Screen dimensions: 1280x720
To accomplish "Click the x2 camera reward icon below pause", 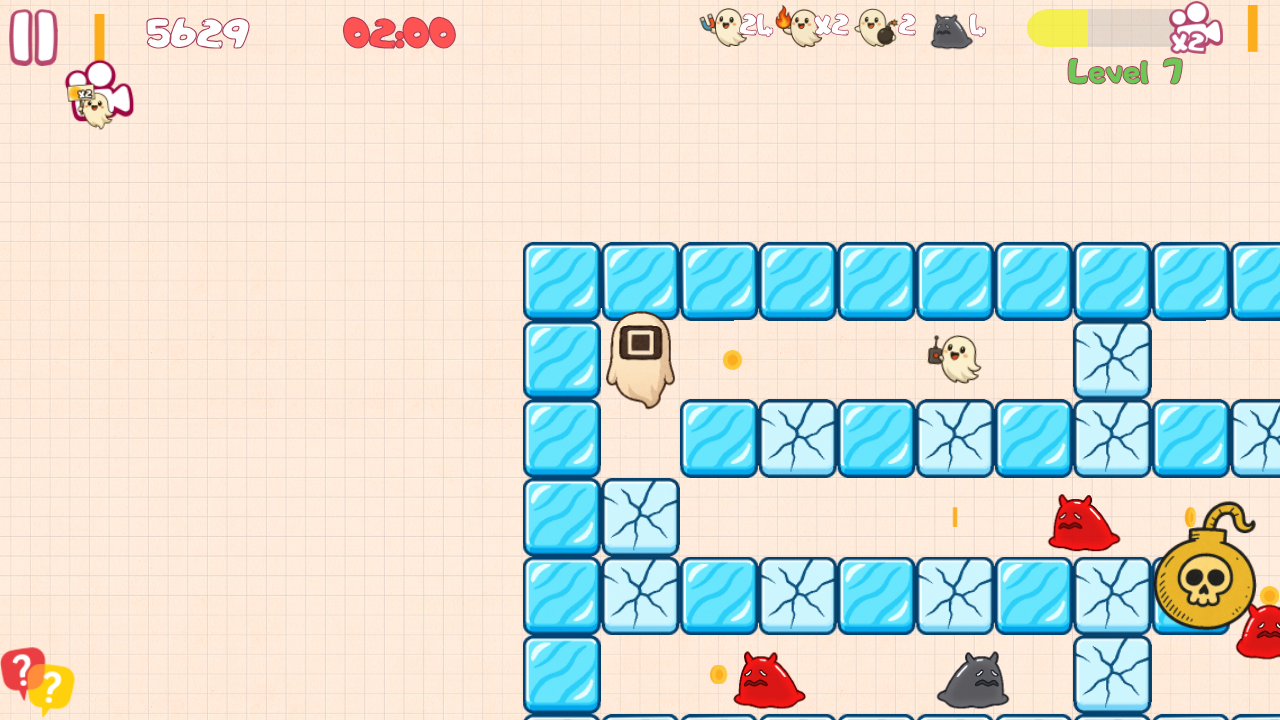I will click(x=98, y=95).
